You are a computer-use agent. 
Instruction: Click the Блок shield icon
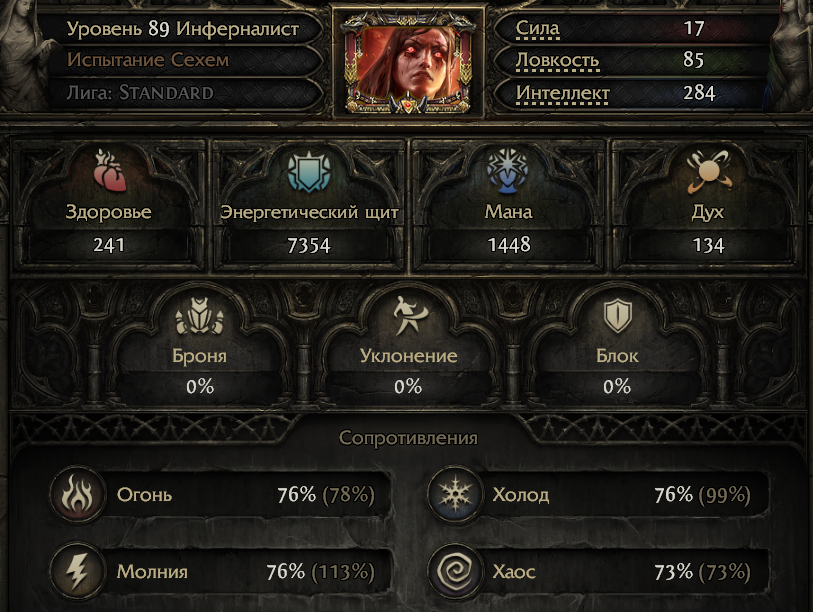pyautogui.click(x=615, y=318)
